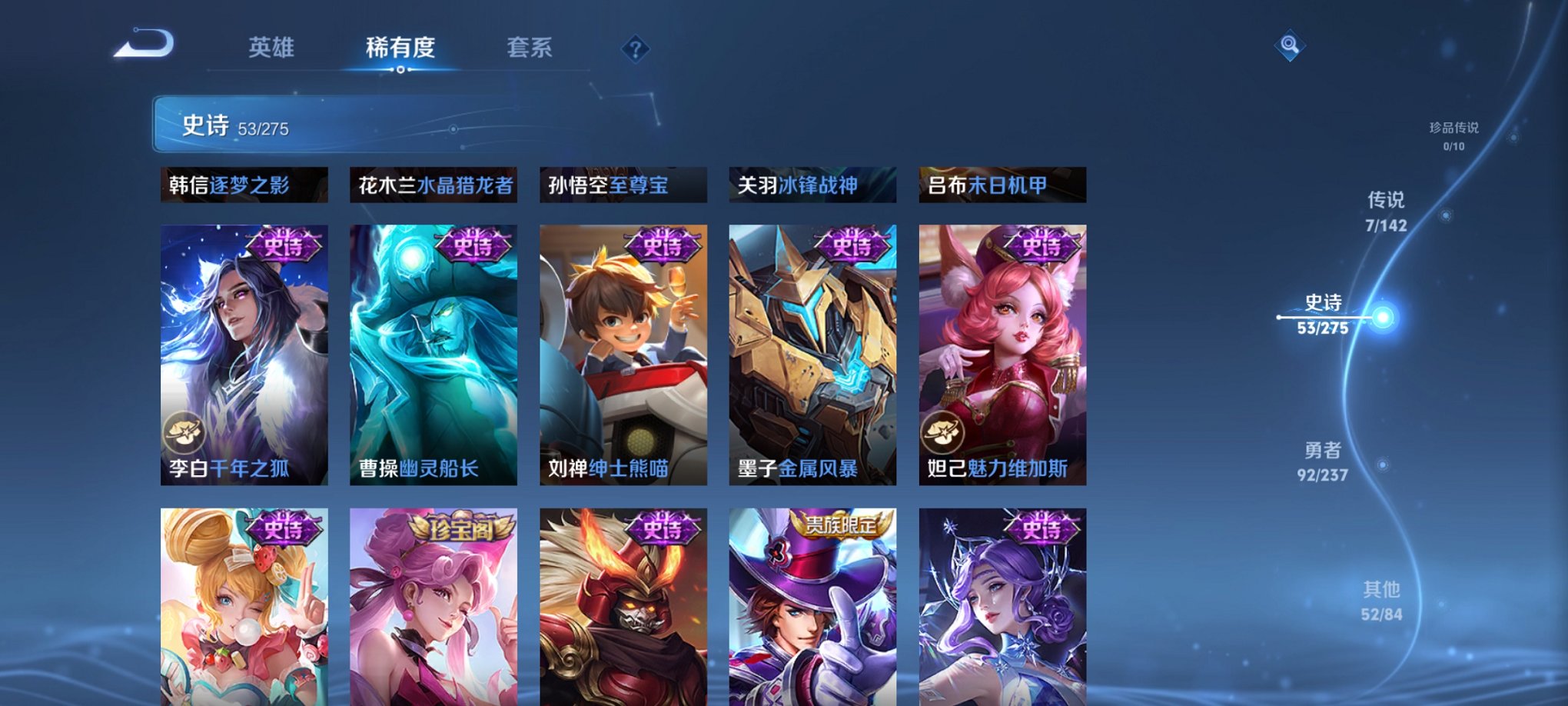This screenshot has height=706, width=1568.
Task: Open the 韩信逐梦之影 skin entry
Action: click(x=242, y=184)
